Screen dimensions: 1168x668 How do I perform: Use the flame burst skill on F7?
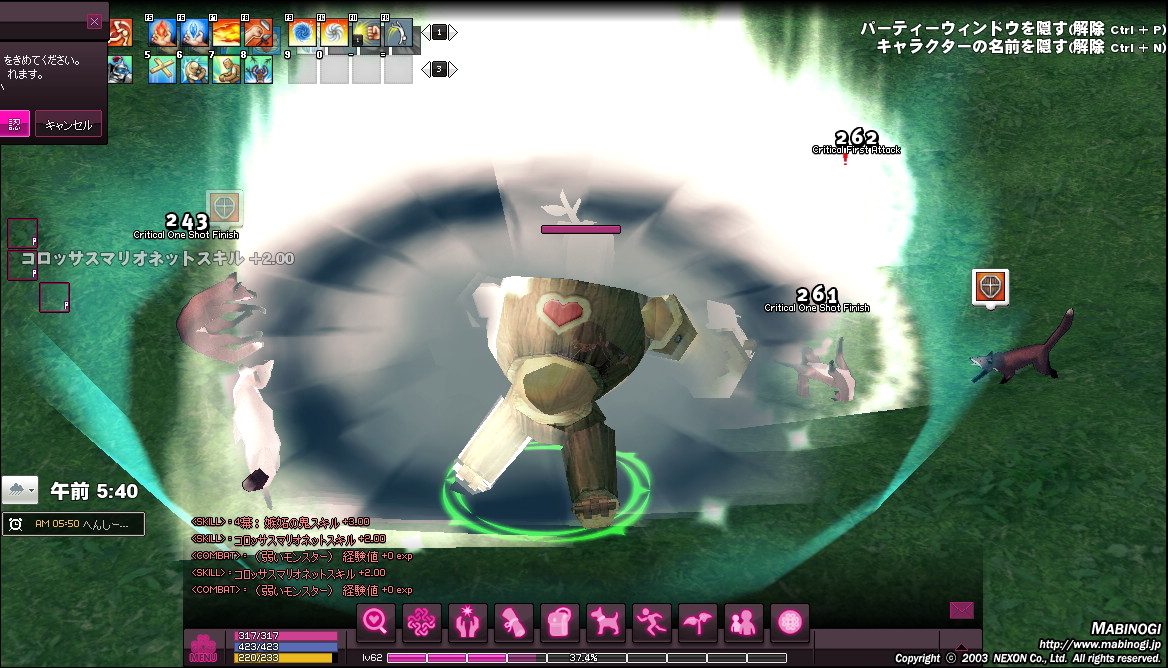pyautogui.click(x=226, y=33)
